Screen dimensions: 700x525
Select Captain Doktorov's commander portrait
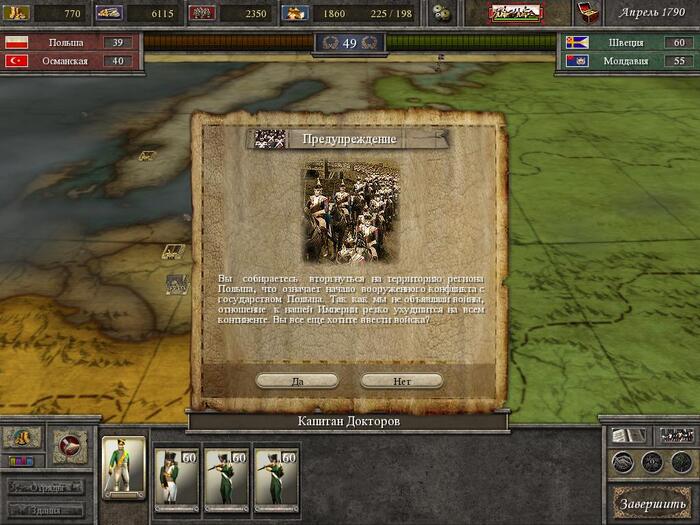pos(124,467)
